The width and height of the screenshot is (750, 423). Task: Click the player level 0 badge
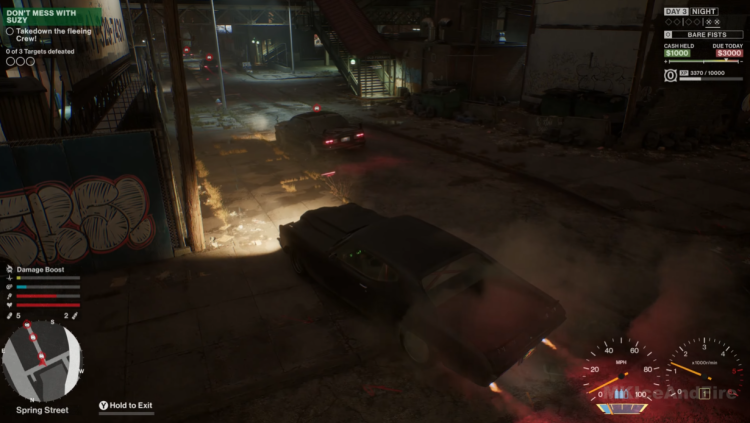(x=670, y=75)
